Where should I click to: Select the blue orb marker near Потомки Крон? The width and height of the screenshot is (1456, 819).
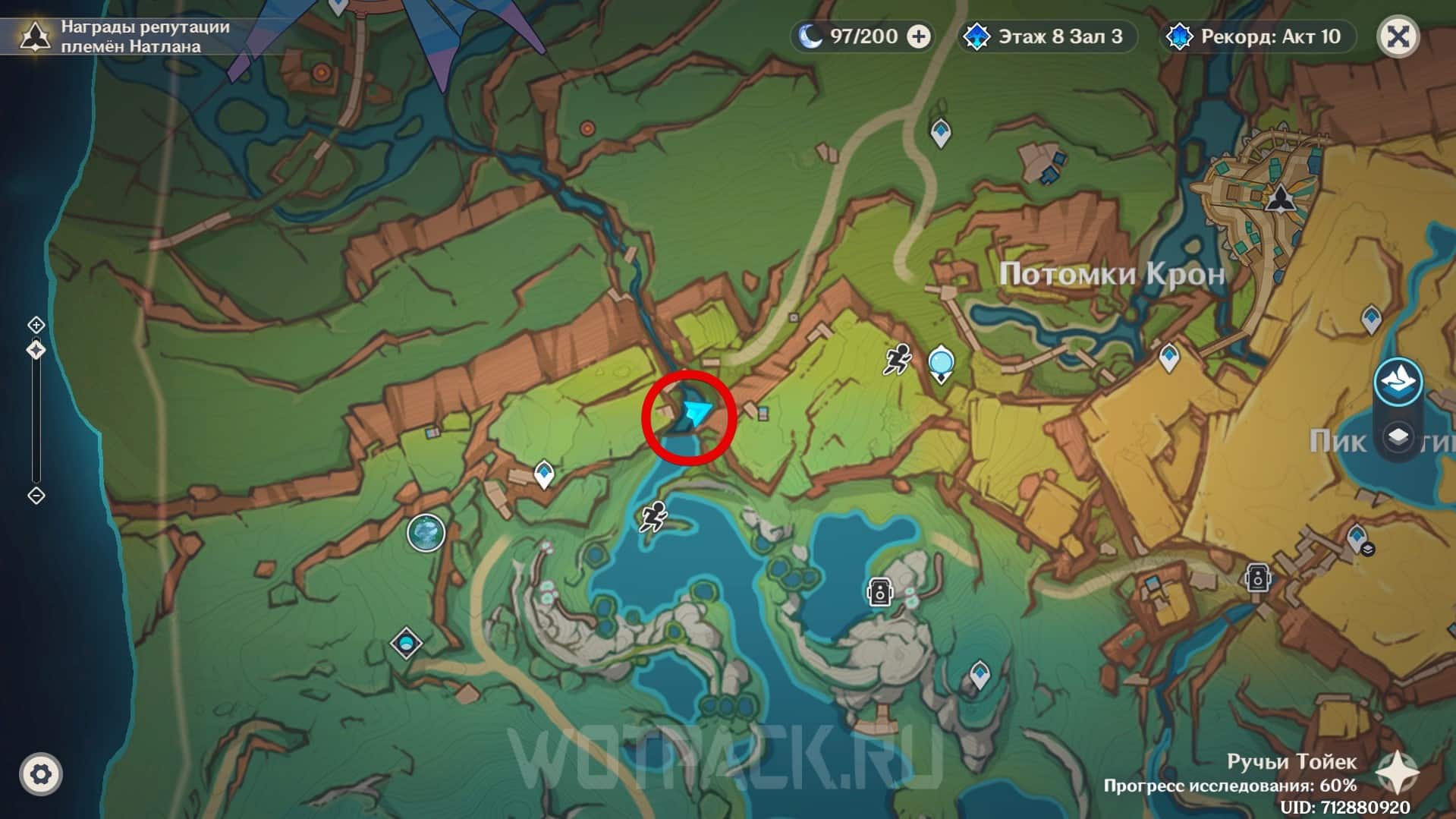coord(941,364)
